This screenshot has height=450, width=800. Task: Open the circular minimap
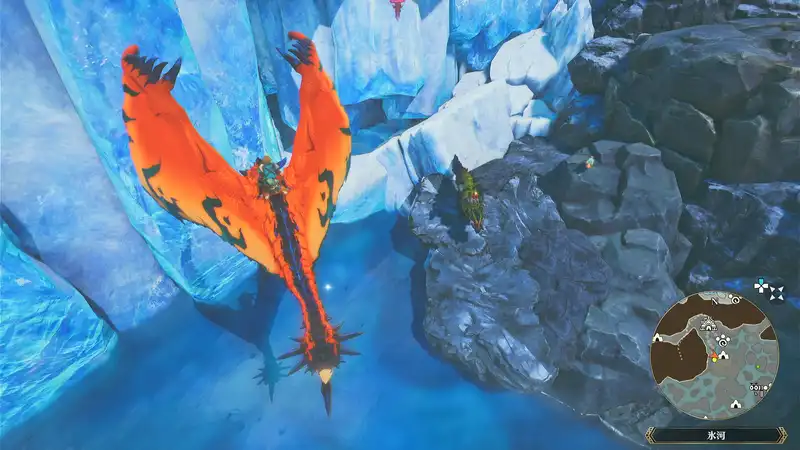point(714,357)
